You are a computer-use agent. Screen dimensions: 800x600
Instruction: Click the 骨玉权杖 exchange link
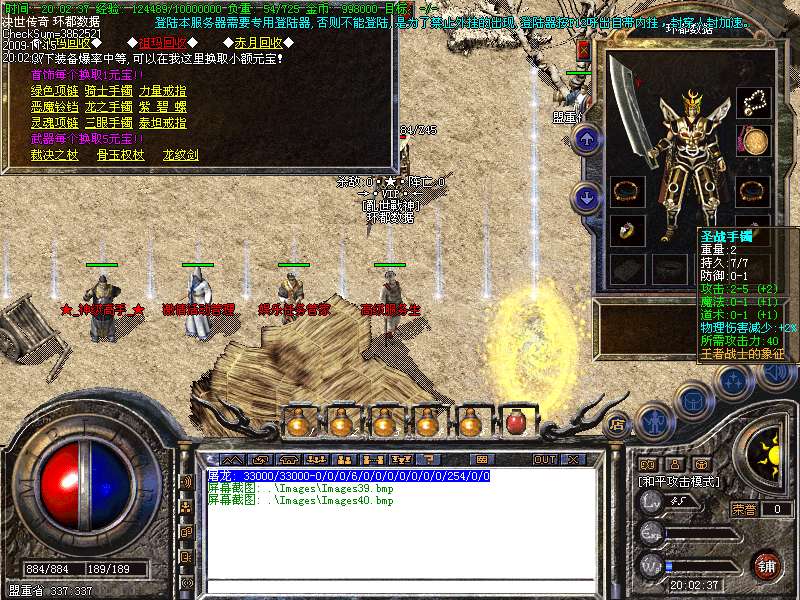pyautogui.click(x=121, y=155)
